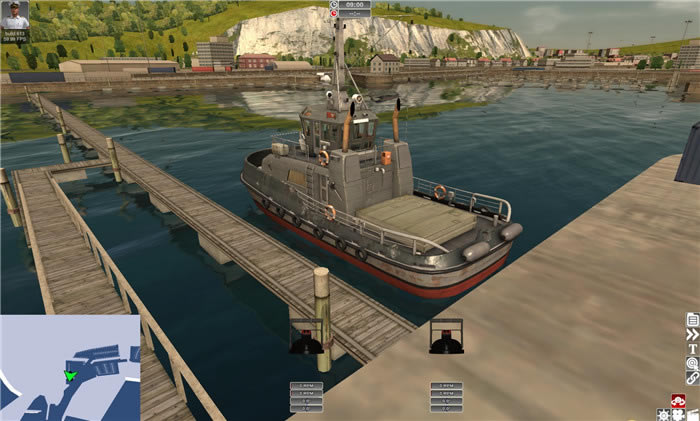Screen dimensions: 700x421
Task: Select the movie camera icon
Action: (x=678, y=414)
